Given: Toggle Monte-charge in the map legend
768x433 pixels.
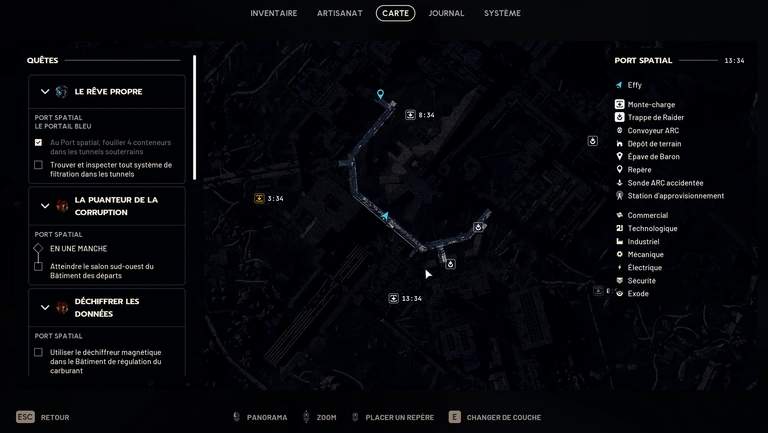Looking at the screenshot, I should click(650, 104).
